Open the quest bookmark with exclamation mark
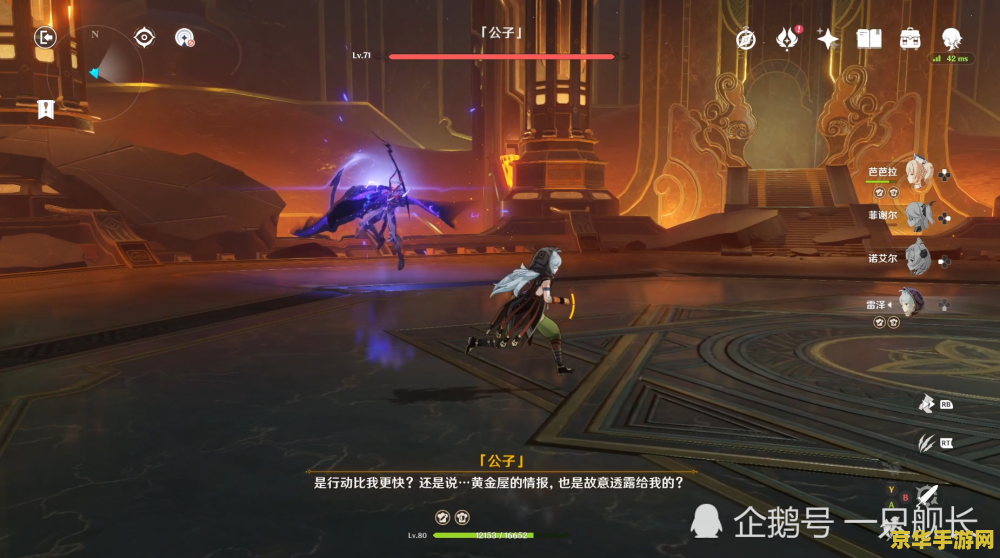Viewport: 1000px width, 558px height. coord(45,109)
